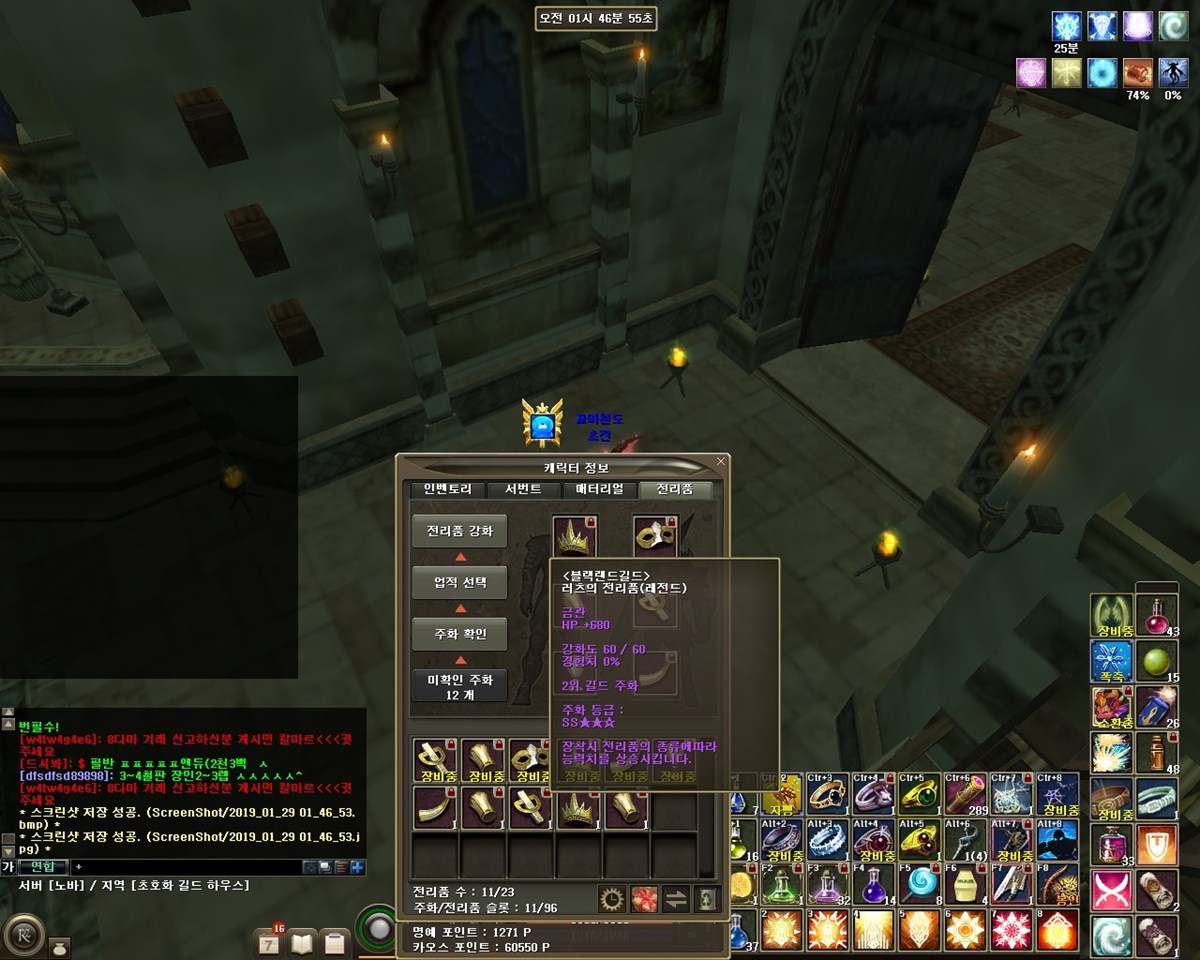Click the swap arrows button
Image resolution: width=1200 pixels, height=960 pixels.
[x=676, y=899]
